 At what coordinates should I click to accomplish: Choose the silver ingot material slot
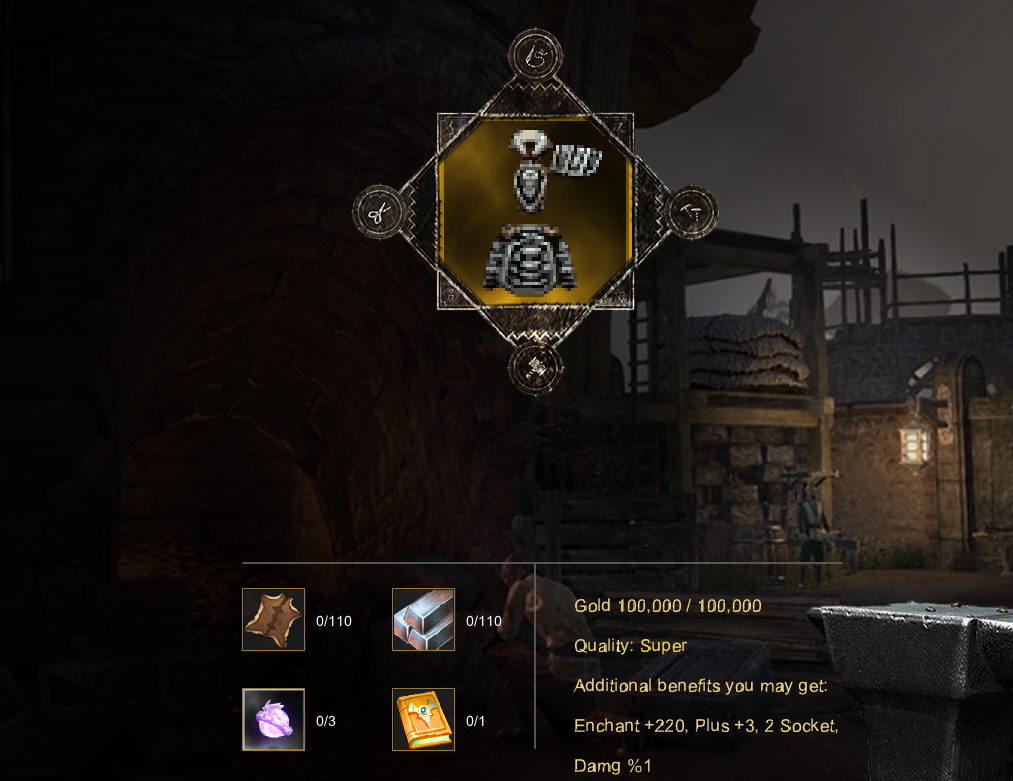click(423, 620)
